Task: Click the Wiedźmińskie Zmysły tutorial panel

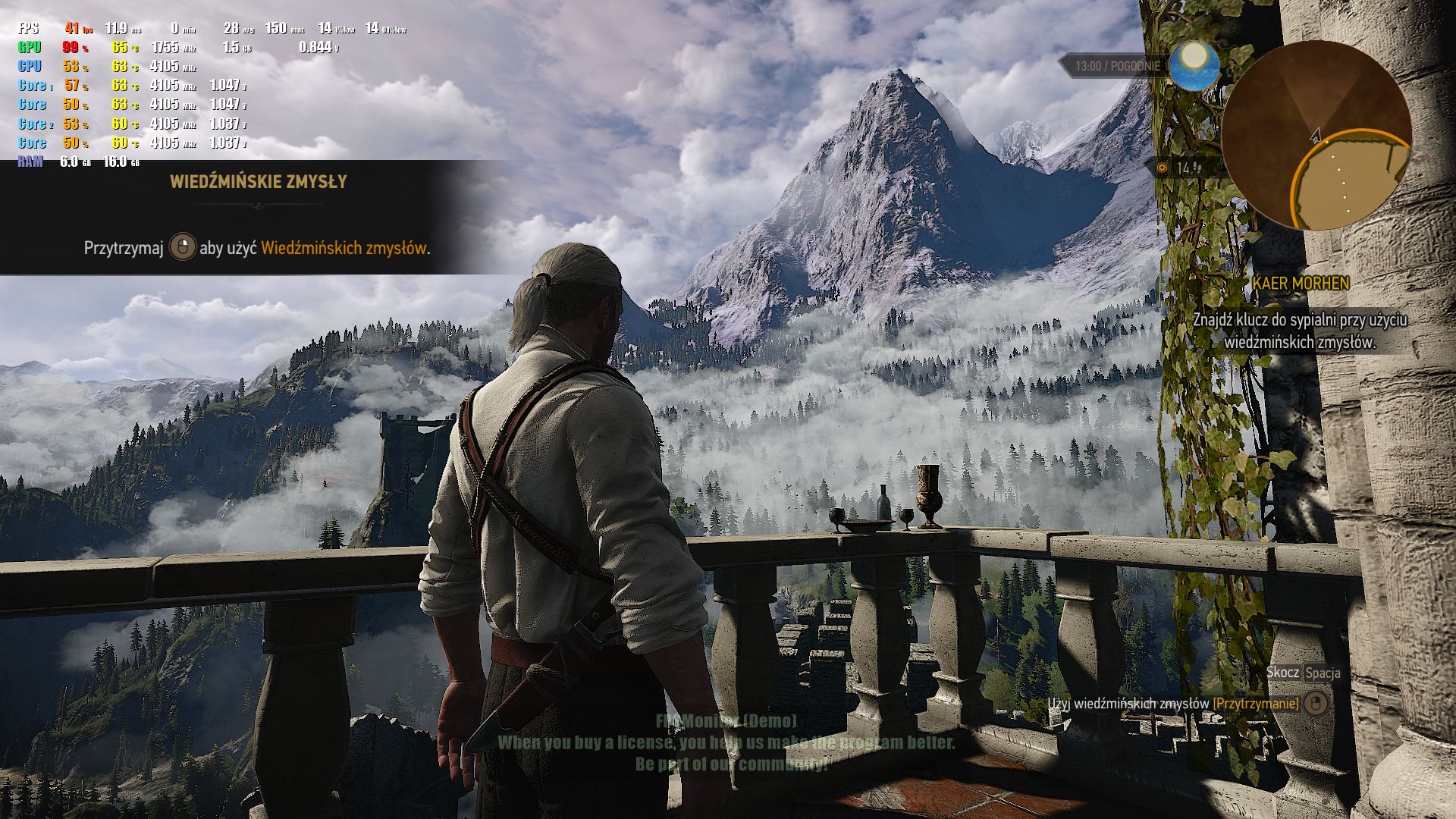Action: (x=257, y=217)
